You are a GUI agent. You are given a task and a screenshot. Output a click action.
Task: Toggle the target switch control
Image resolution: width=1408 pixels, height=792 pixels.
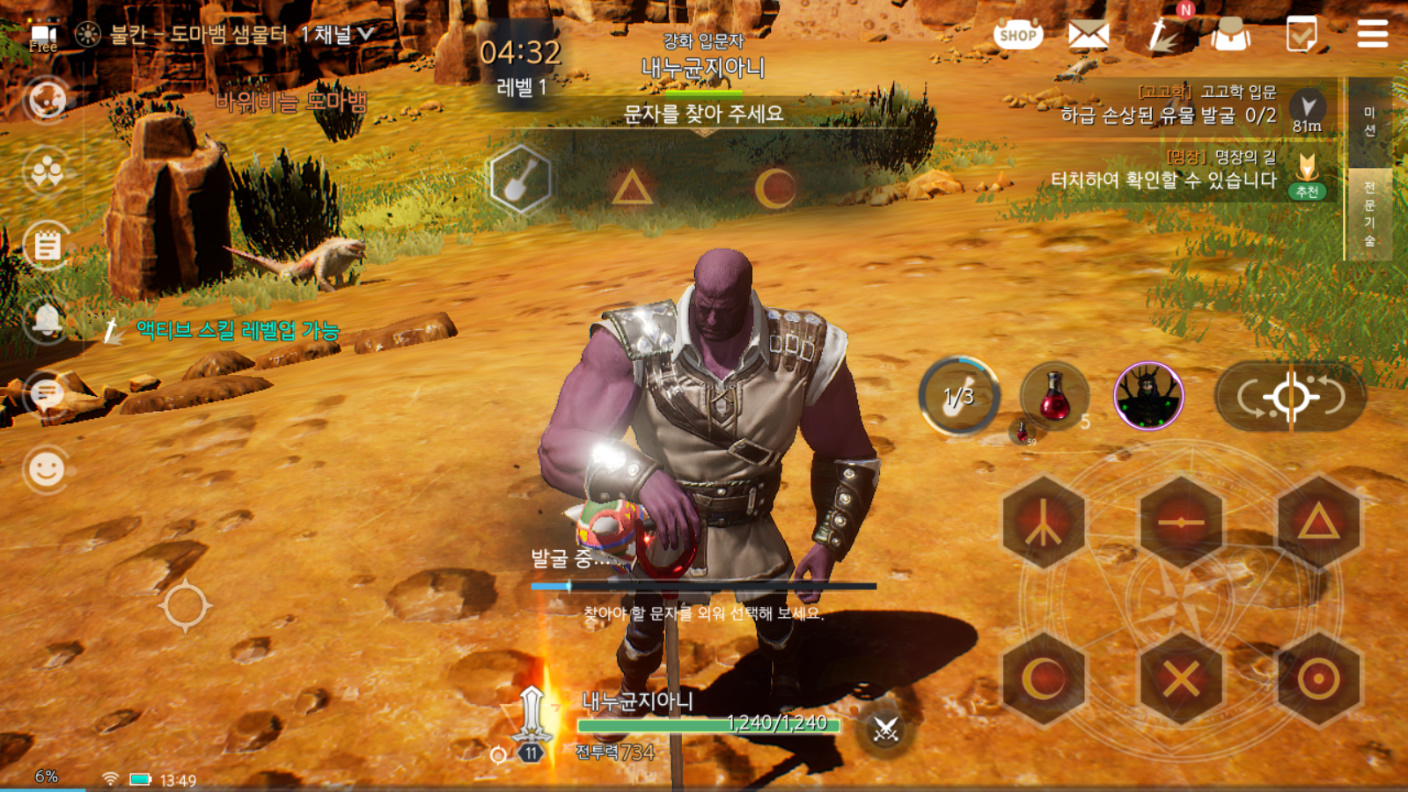1290,397
